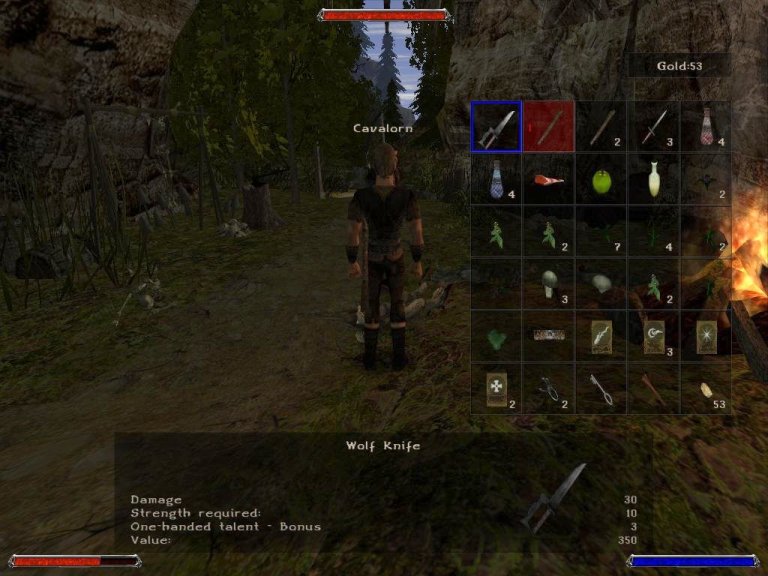Select the wooden club stack of two
768x576 pixels.
(600, 126)
